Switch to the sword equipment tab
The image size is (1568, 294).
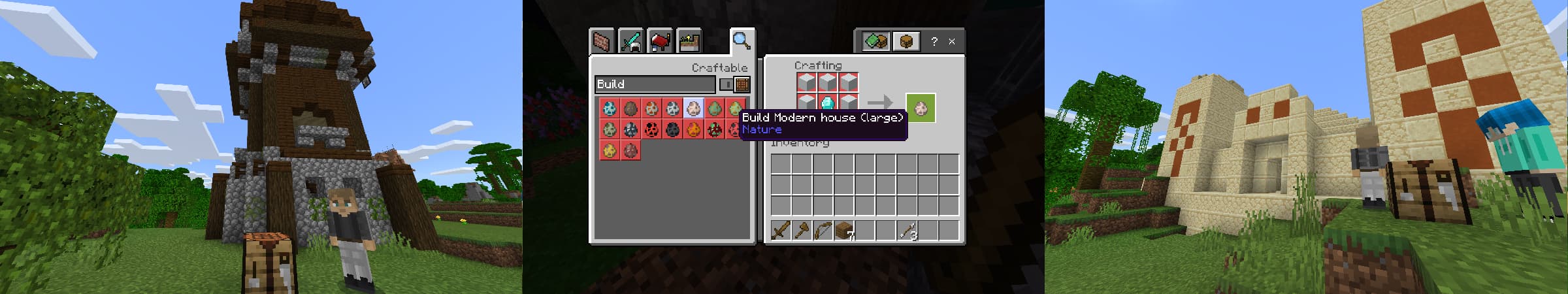[630, 42]
